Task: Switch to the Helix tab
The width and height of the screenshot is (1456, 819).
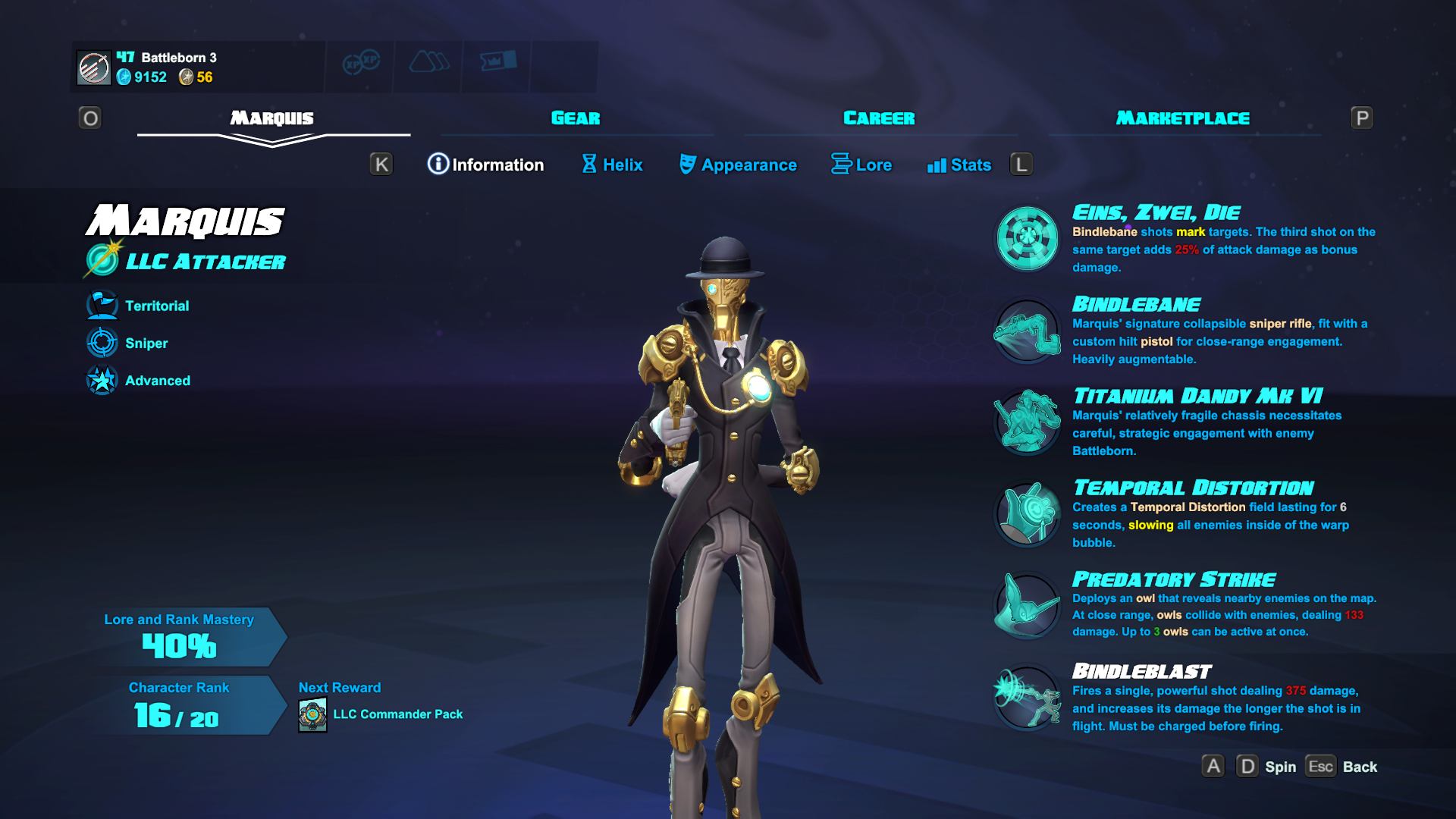Action: (x=612, y=165)
